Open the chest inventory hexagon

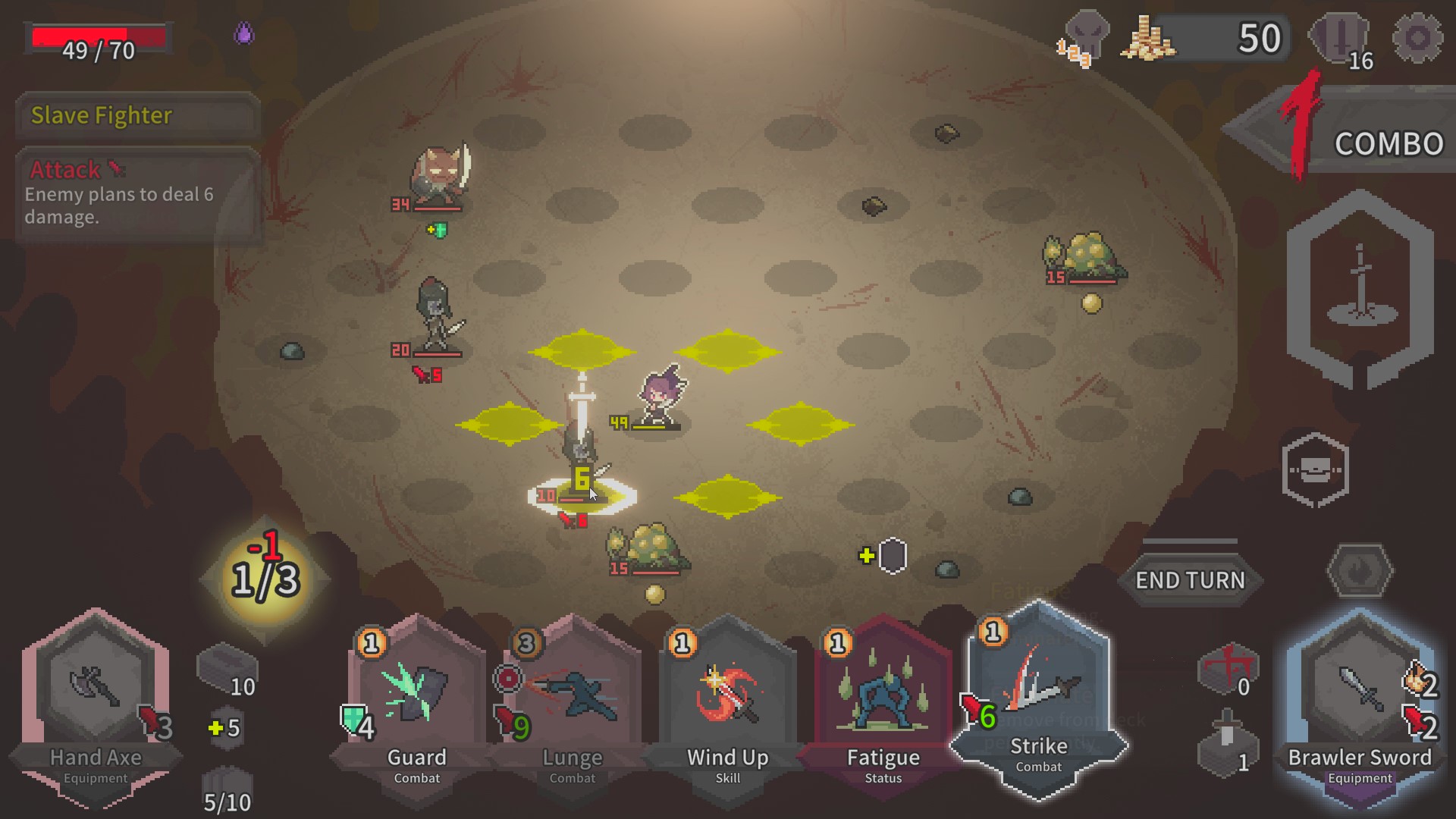1315,470
